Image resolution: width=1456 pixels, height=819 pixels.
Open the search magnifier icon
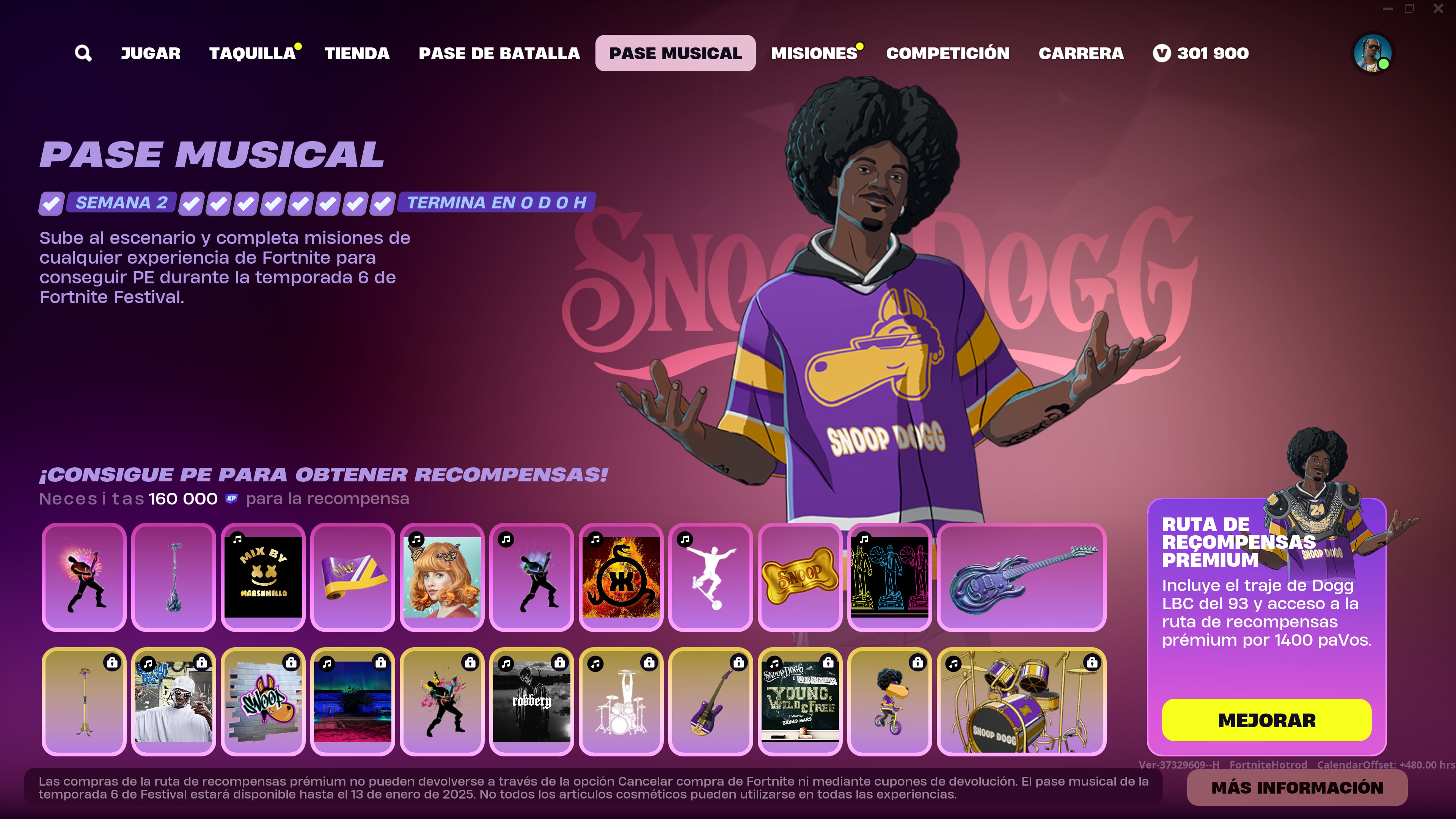coord(83,53)
